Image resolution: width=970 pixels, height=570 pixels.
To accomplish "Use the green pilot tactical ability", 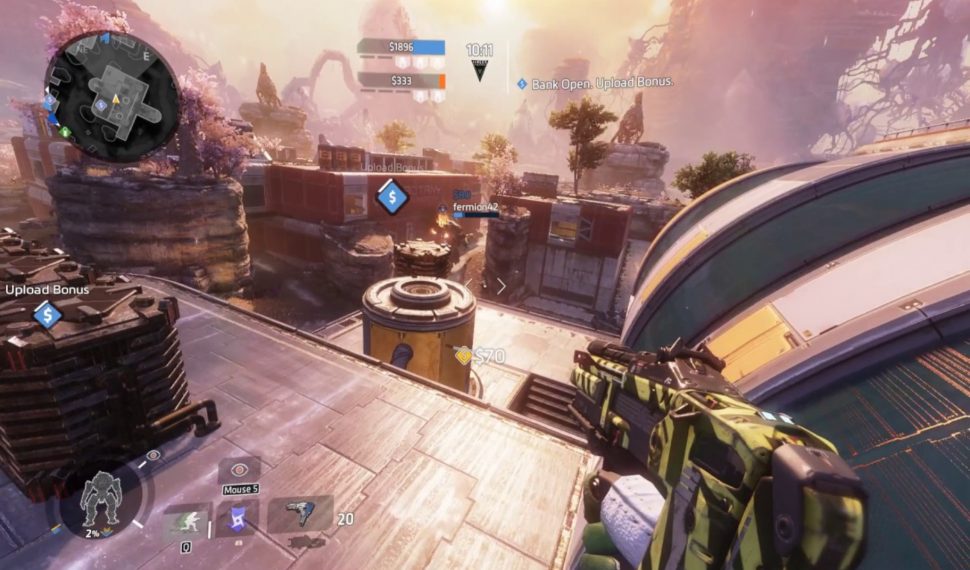I will pyautogui.click(x=187, y=520).
